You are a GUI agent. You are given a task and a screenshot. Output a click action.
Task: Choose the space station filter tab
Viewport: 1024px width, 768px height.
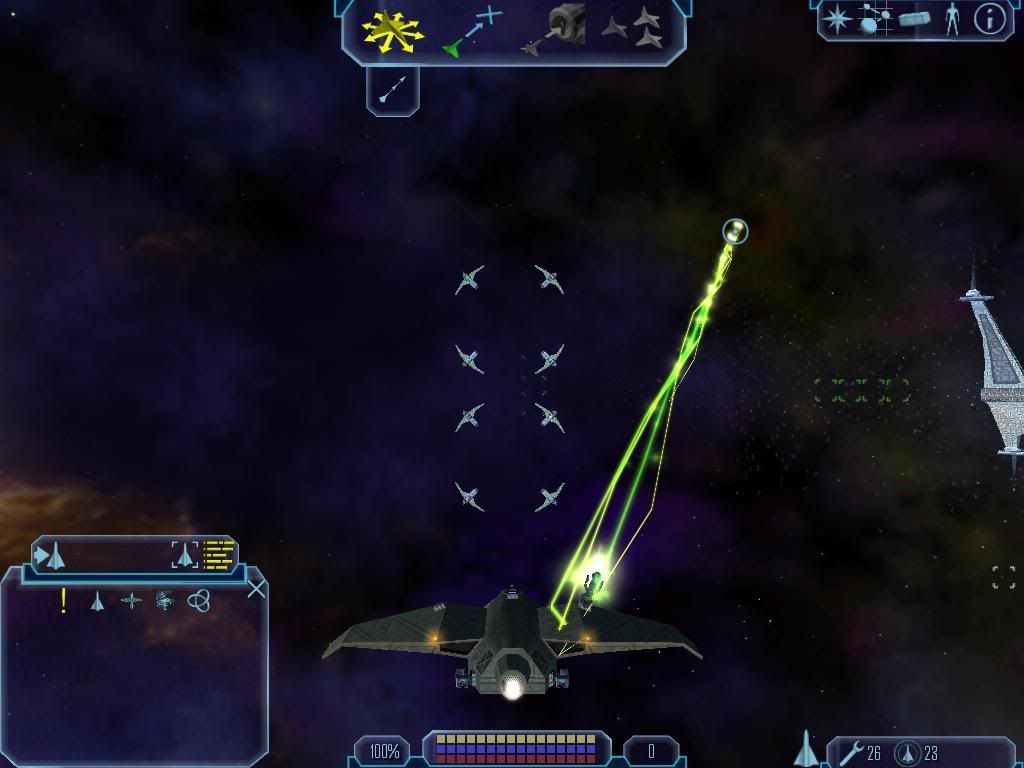coord(165,601)
